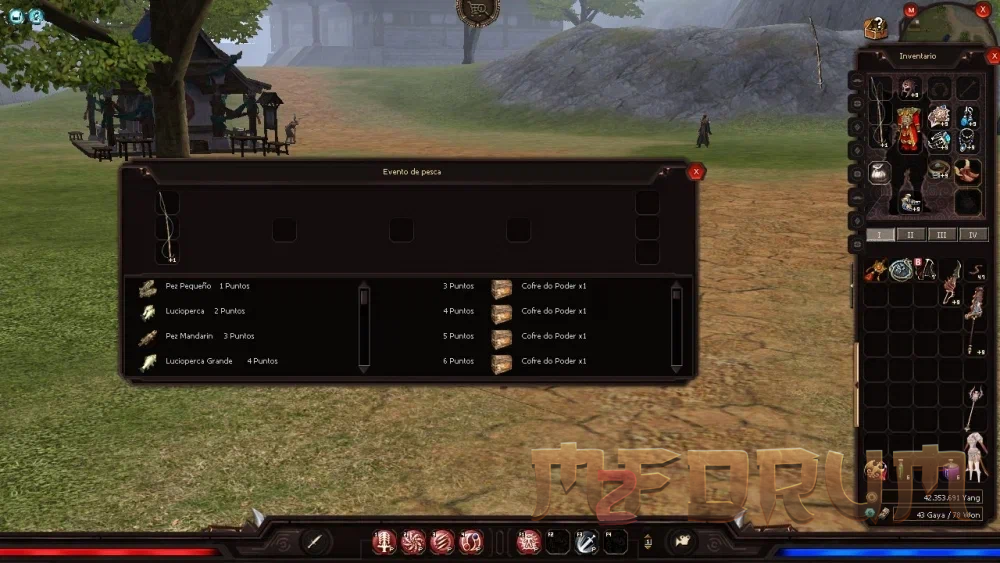Open the treasure chest question mark icon
This screenshot has height=563, width=1000.
[x=876, y=29]
